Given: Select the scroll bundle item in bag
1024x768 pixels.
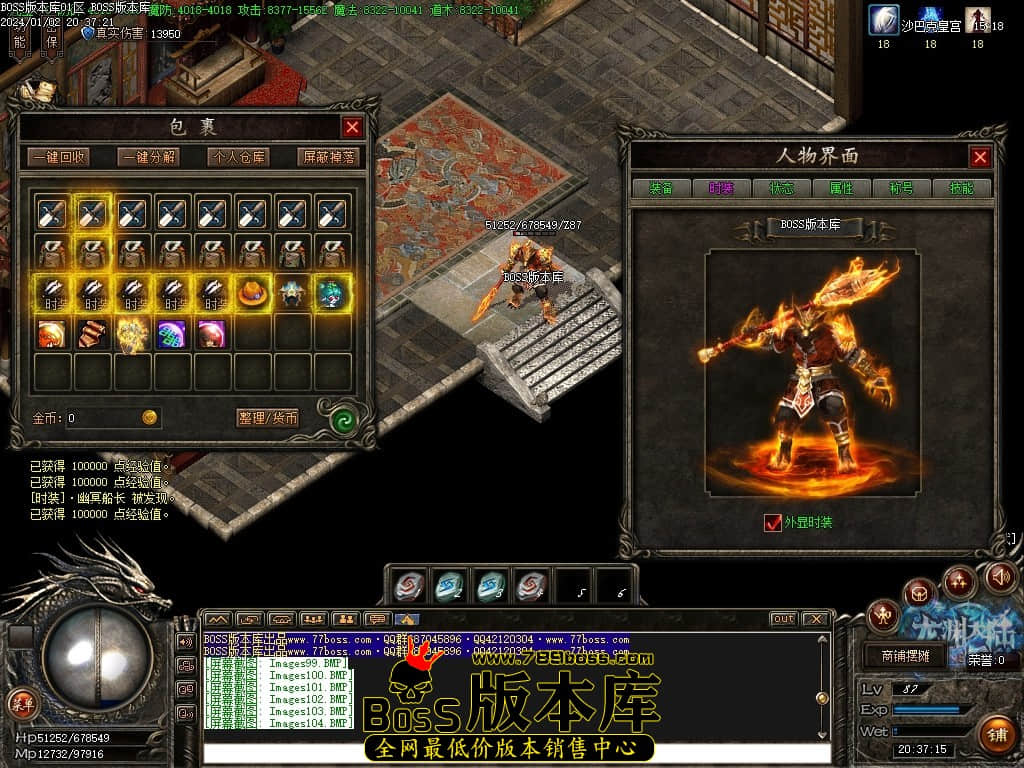Looking at the screenshot, I should pyautogui.click(x=93, y=333).
